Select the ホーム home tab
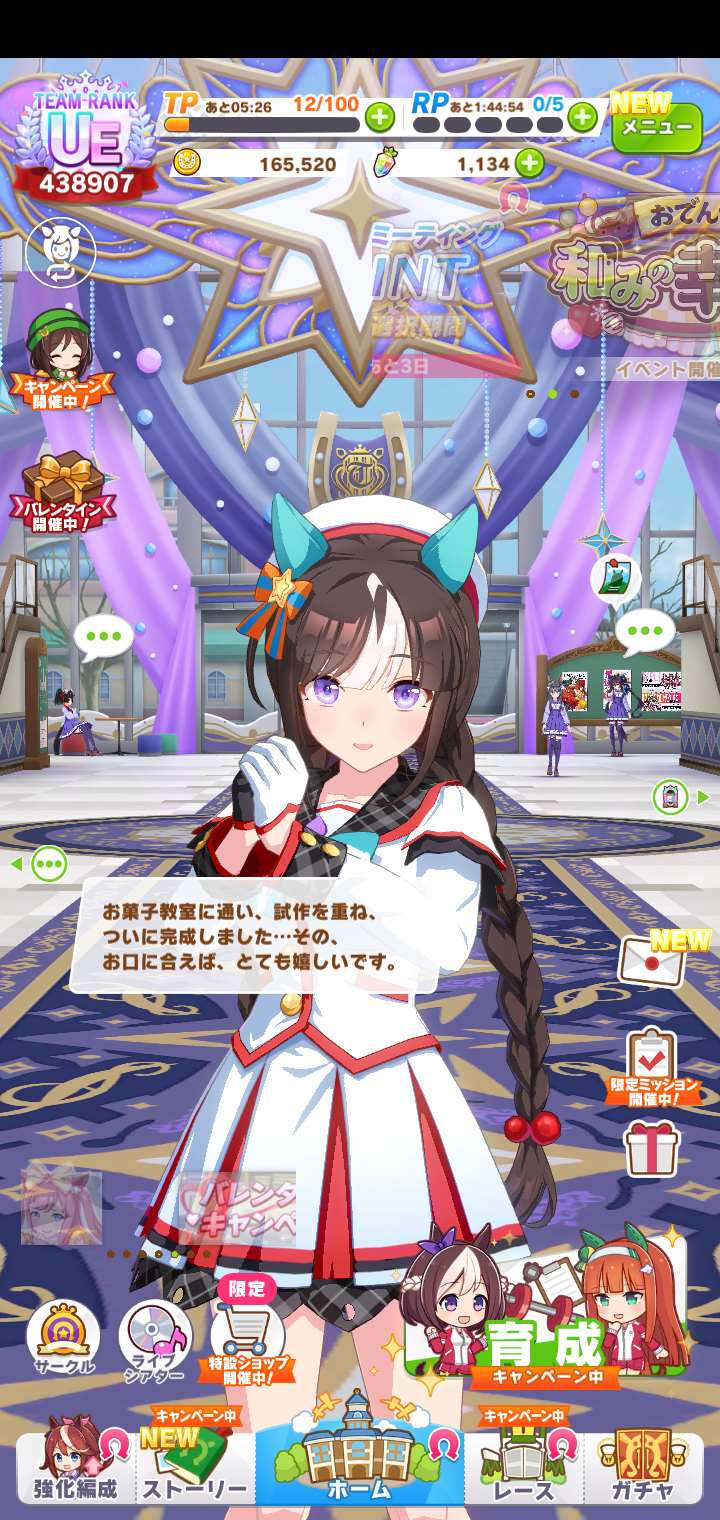 tap(359, 1458)
